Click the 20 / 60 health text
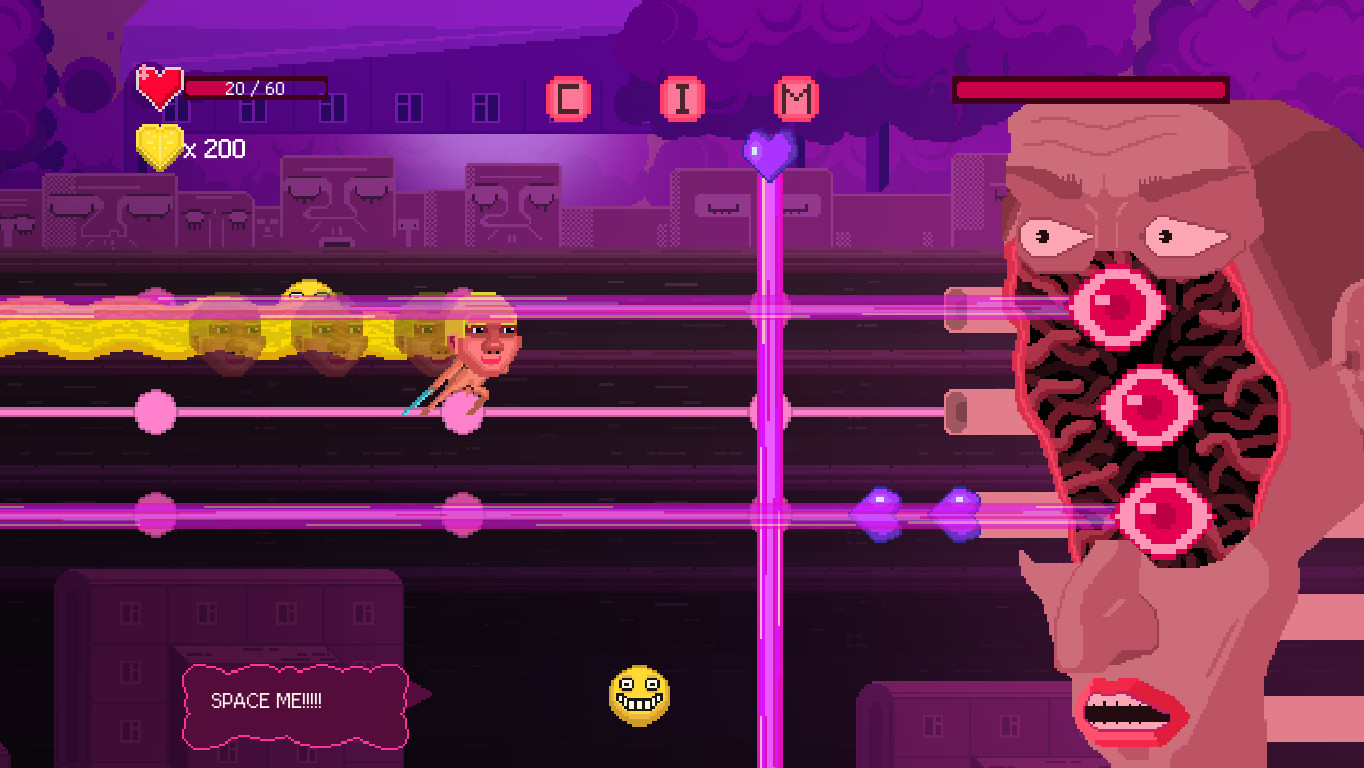Screen dimensions: 1364x768 pyautogui.click(x=253, y=87)
